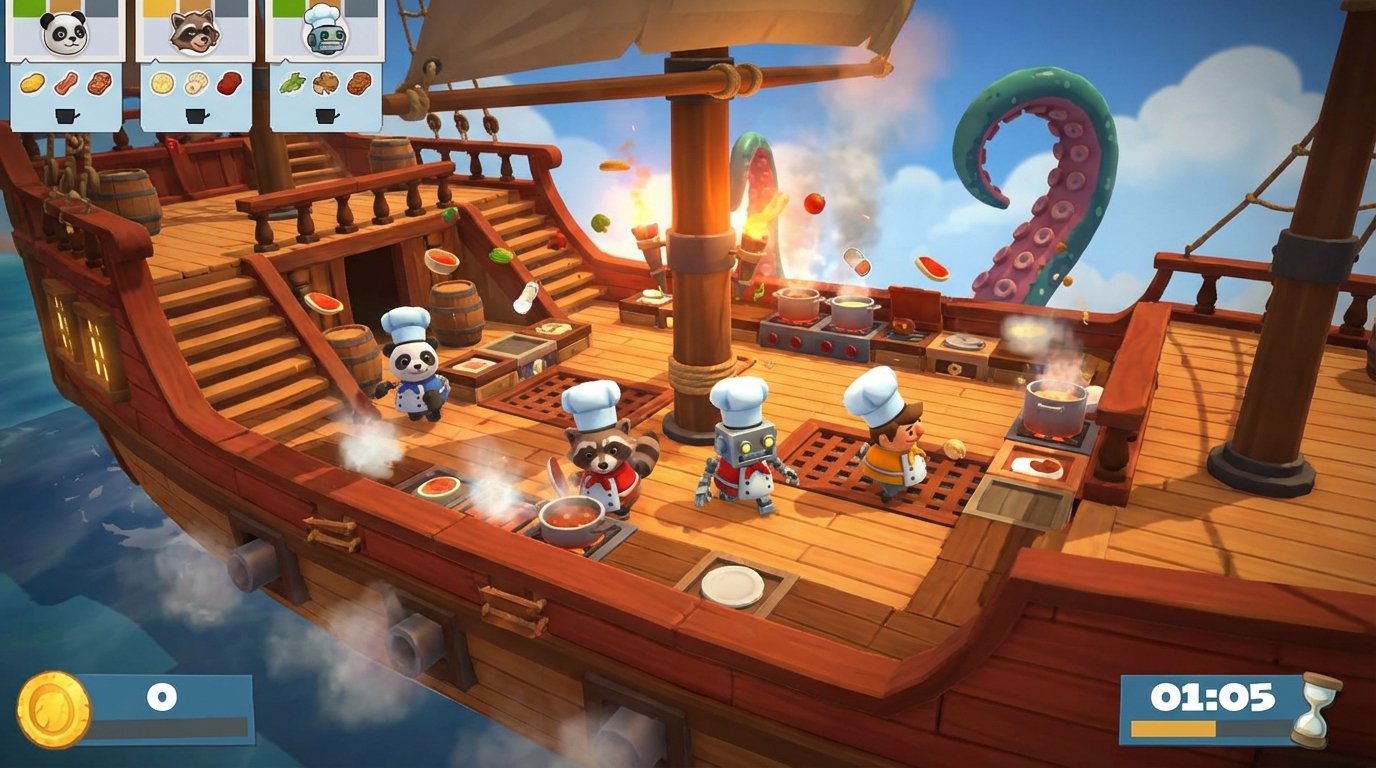Viewport: 1376px width, 768px height.
Task: Select the third order ticket card
Action: click(x=326, y=60)
